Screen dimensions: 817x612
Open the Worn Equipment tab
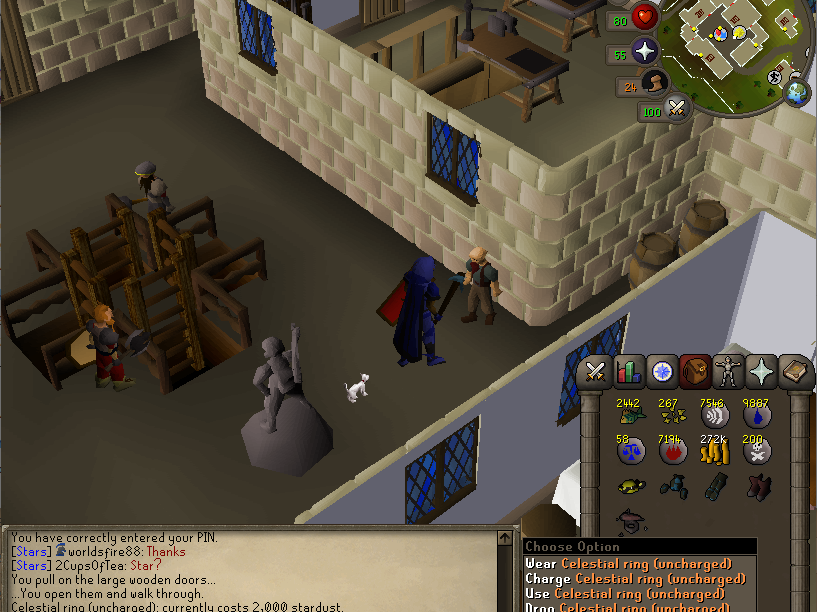[x=728, y=373]
